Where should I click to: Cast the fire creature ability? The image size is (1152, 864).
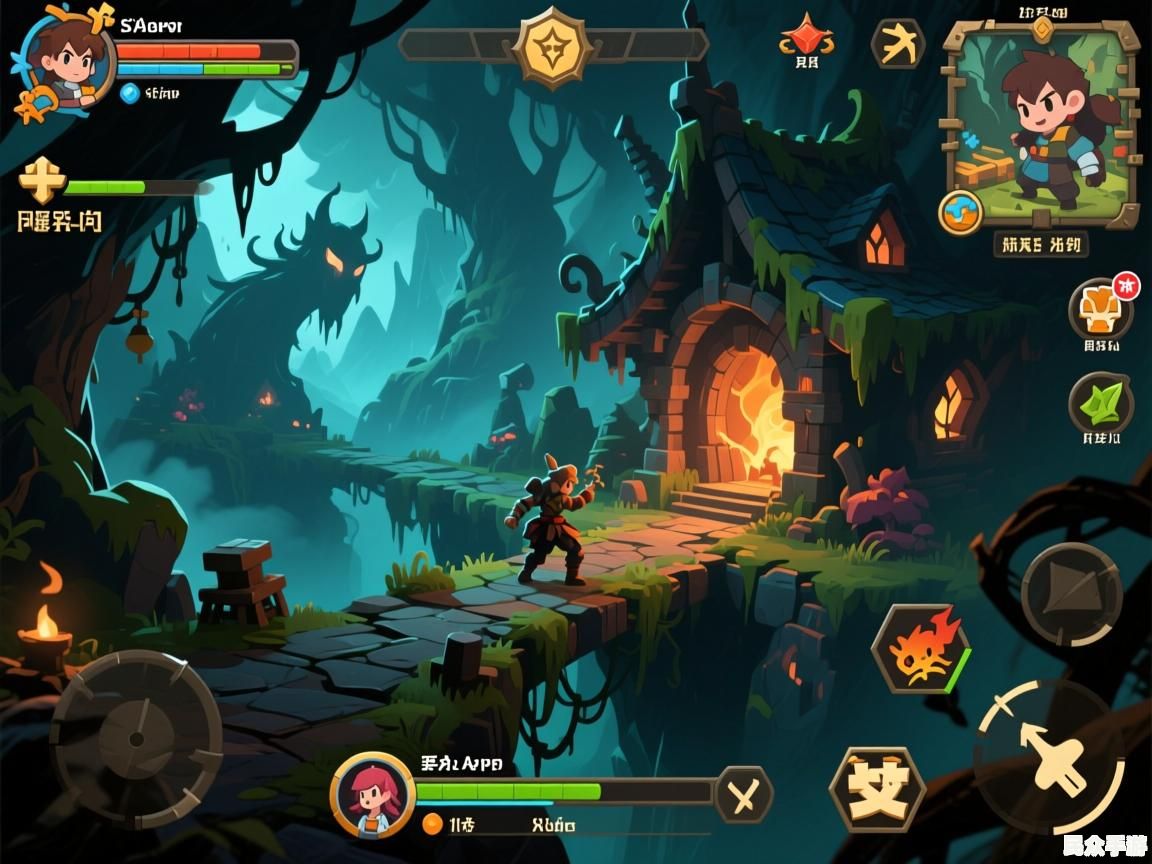tap(920, 649)
